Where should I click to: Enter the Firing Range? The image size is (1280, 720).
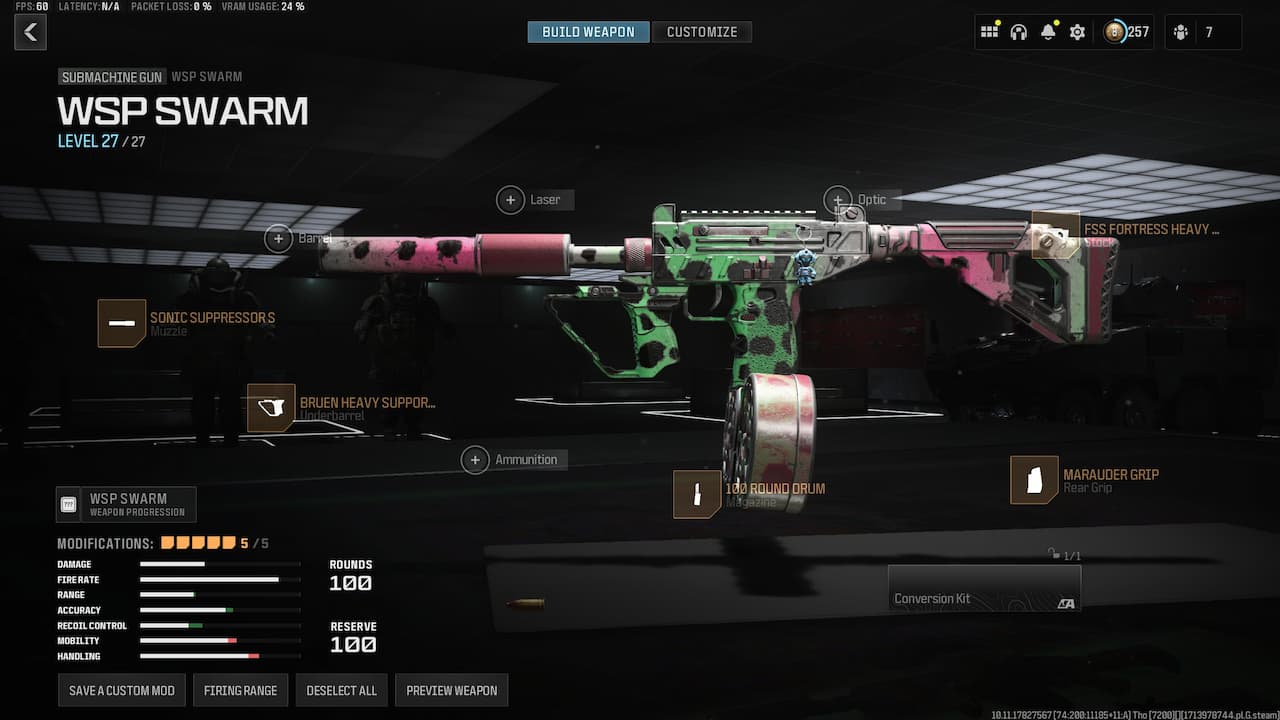click(x=240, y=690)
